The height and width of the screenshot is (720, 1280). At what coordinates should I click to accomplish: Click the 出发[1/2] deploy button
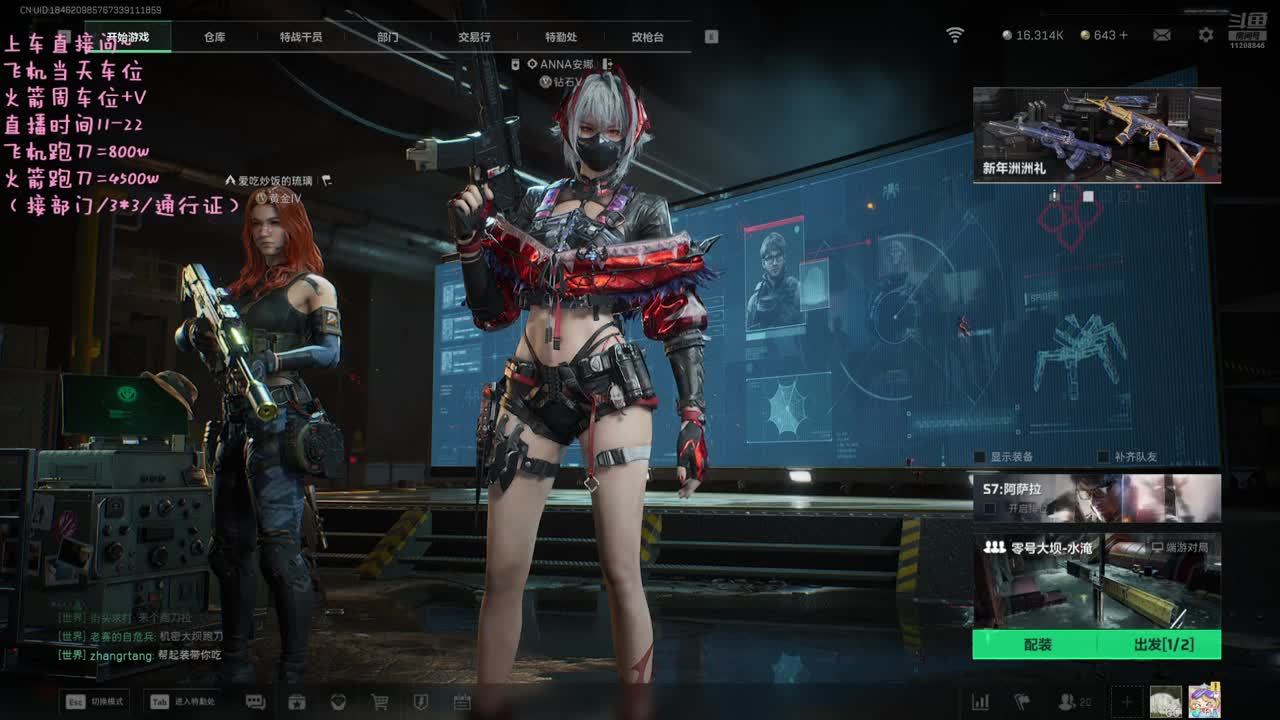1163,645
